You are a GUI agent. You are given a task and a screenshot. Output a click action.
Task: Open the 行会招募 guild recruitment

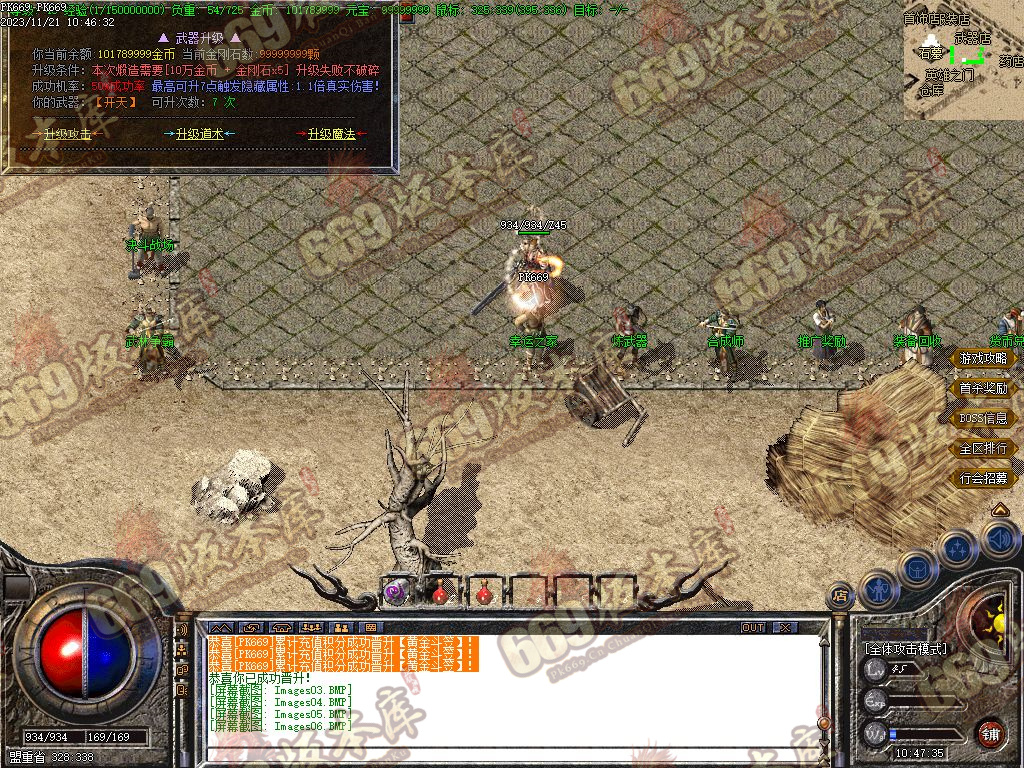tap(983, 478)
